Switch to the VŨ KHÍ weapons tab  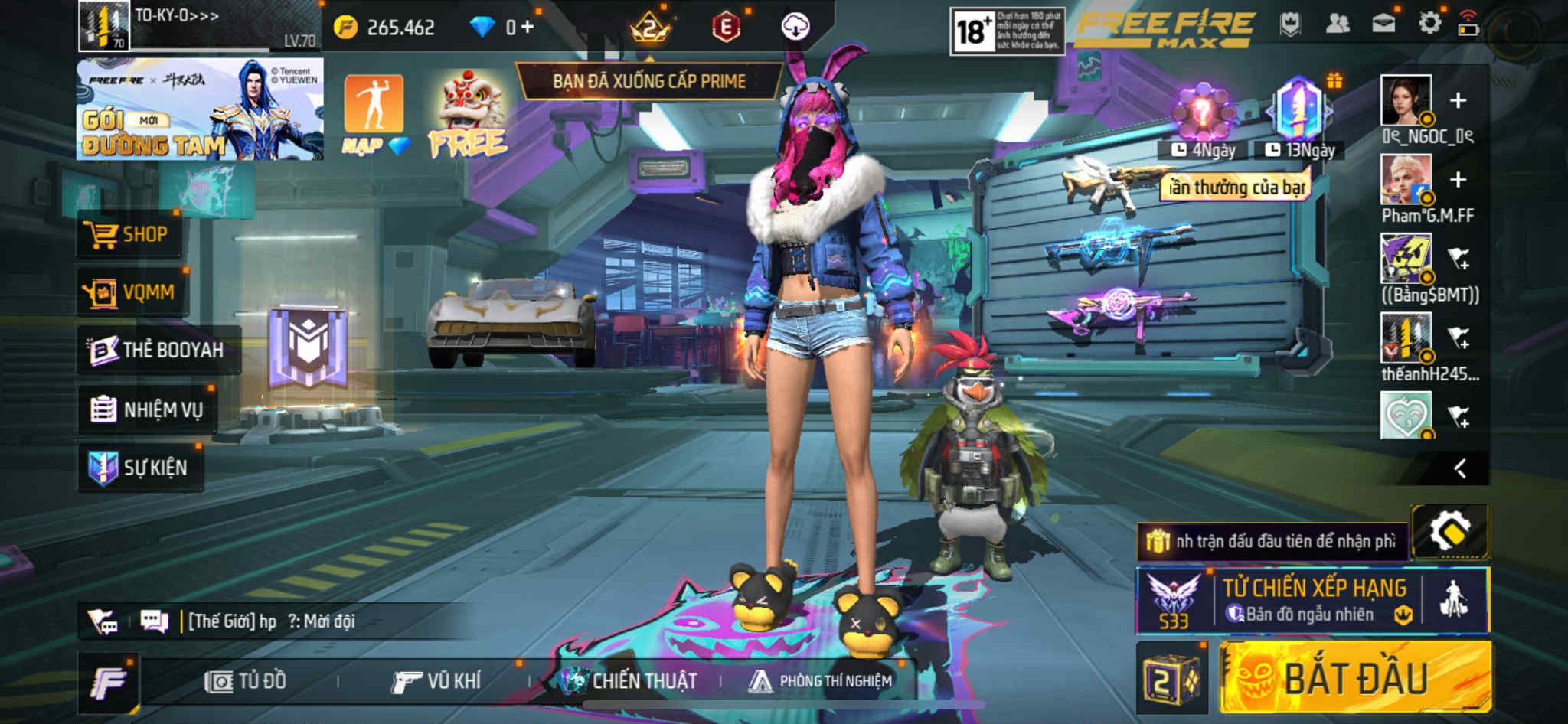coord(436,681)
